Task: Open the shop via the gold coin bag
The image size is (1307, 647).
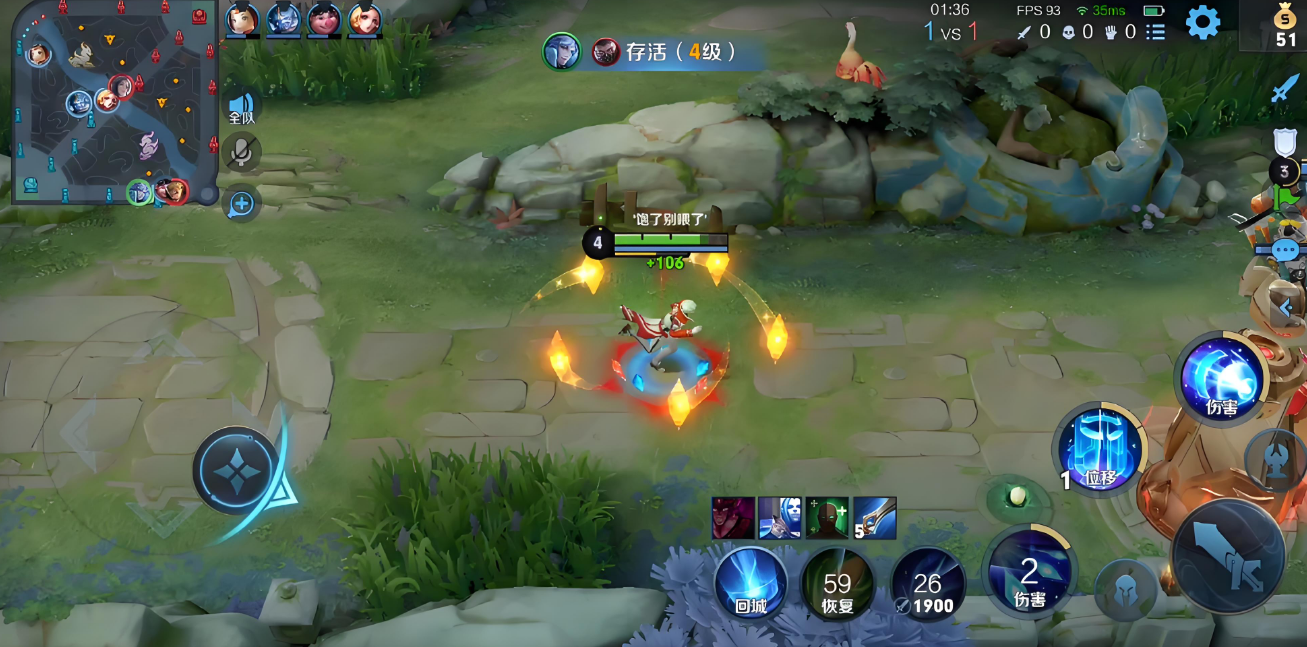Action: 1285,26
